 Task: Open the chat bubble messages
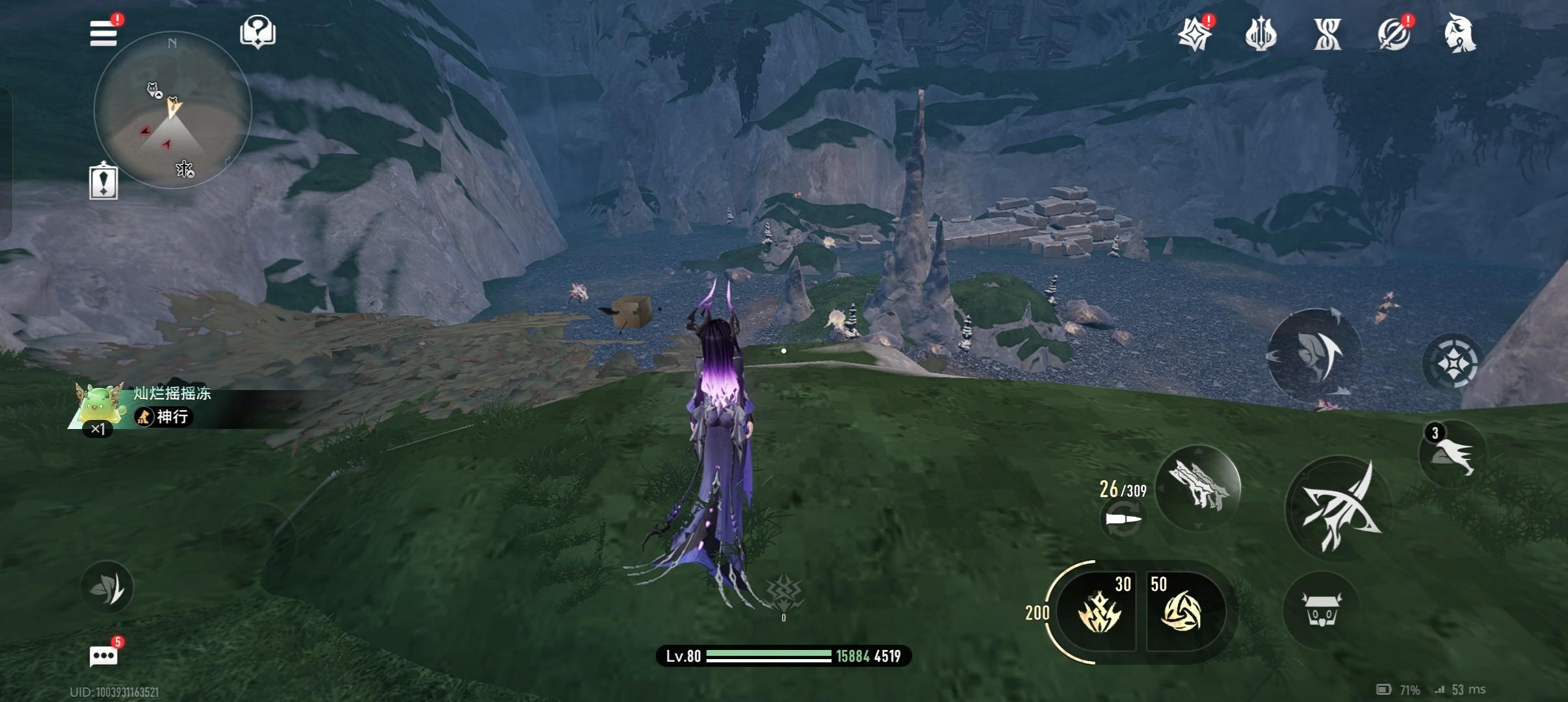pyautogui.click(x=103, y=656)
